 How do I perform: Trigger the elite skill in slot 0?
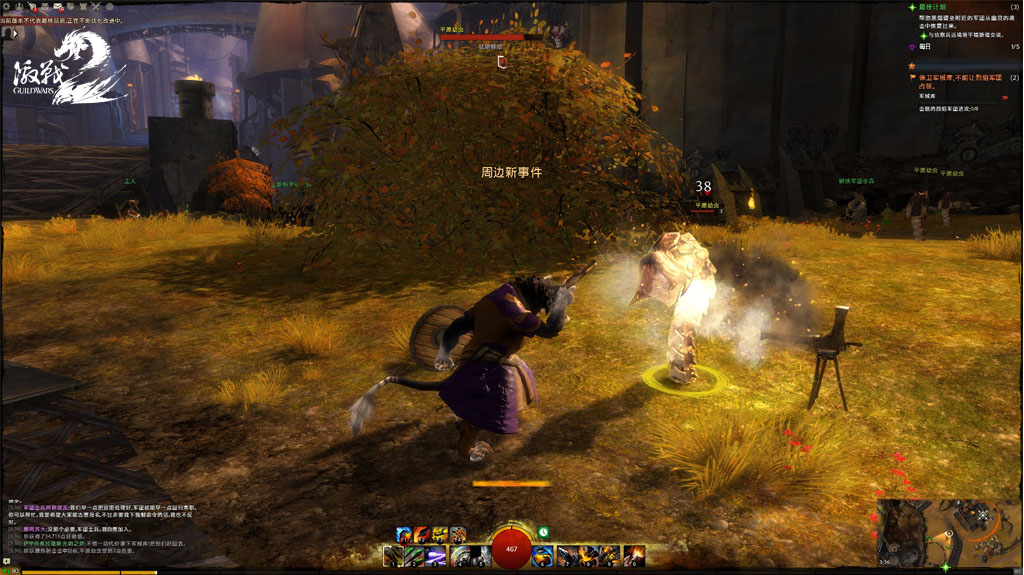(634, 555)
